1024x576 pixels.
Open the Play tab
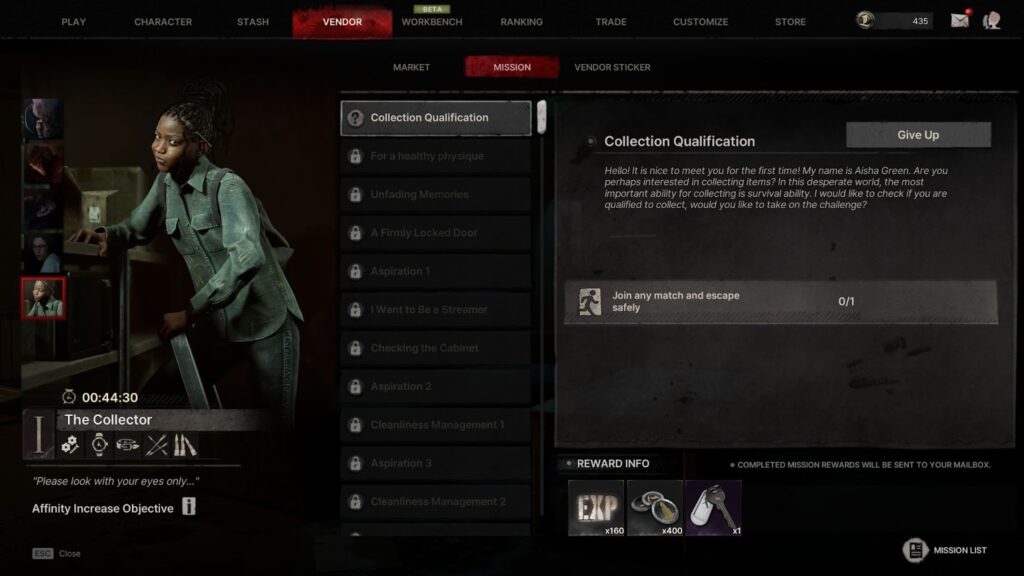[73, 22]
